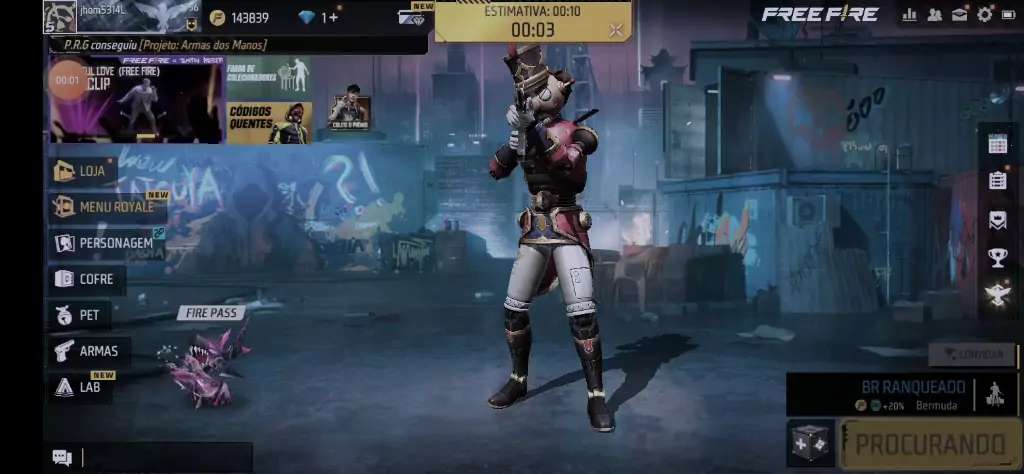1024x474 pixels.
Task: Open the LAB menu
Action: (x=80, y=387)
